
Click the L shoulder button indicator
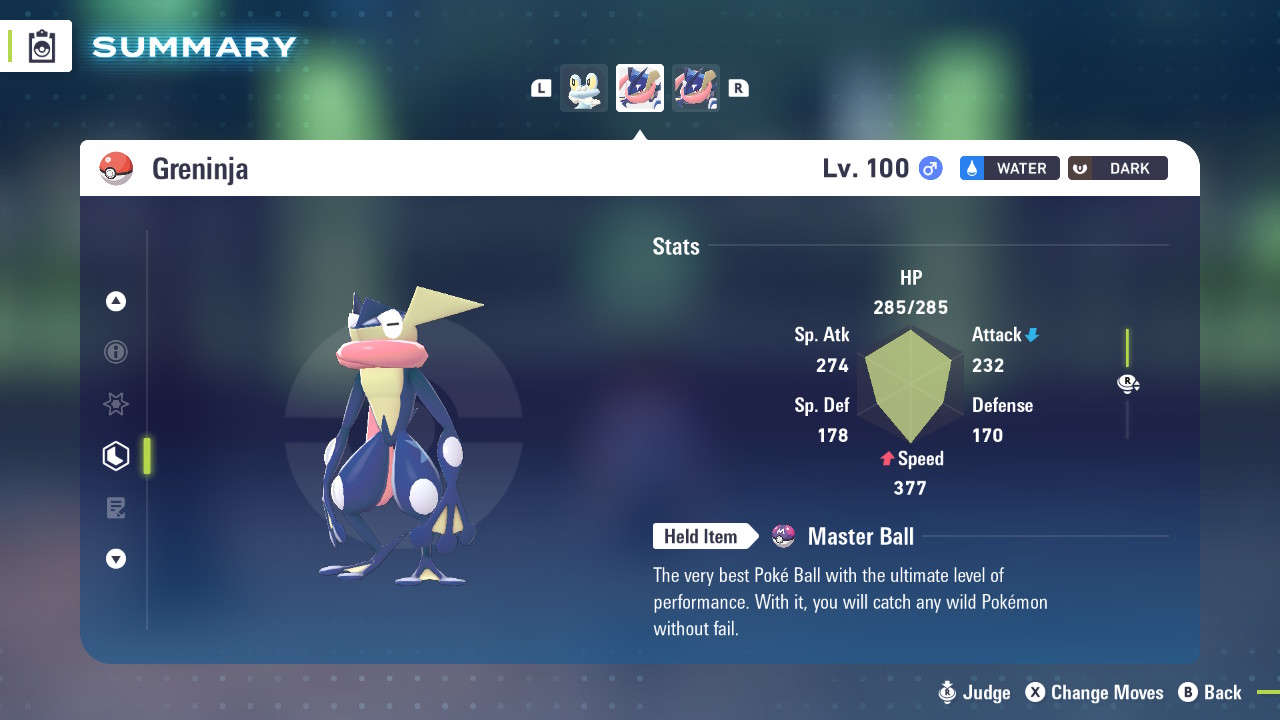point(541,88)
